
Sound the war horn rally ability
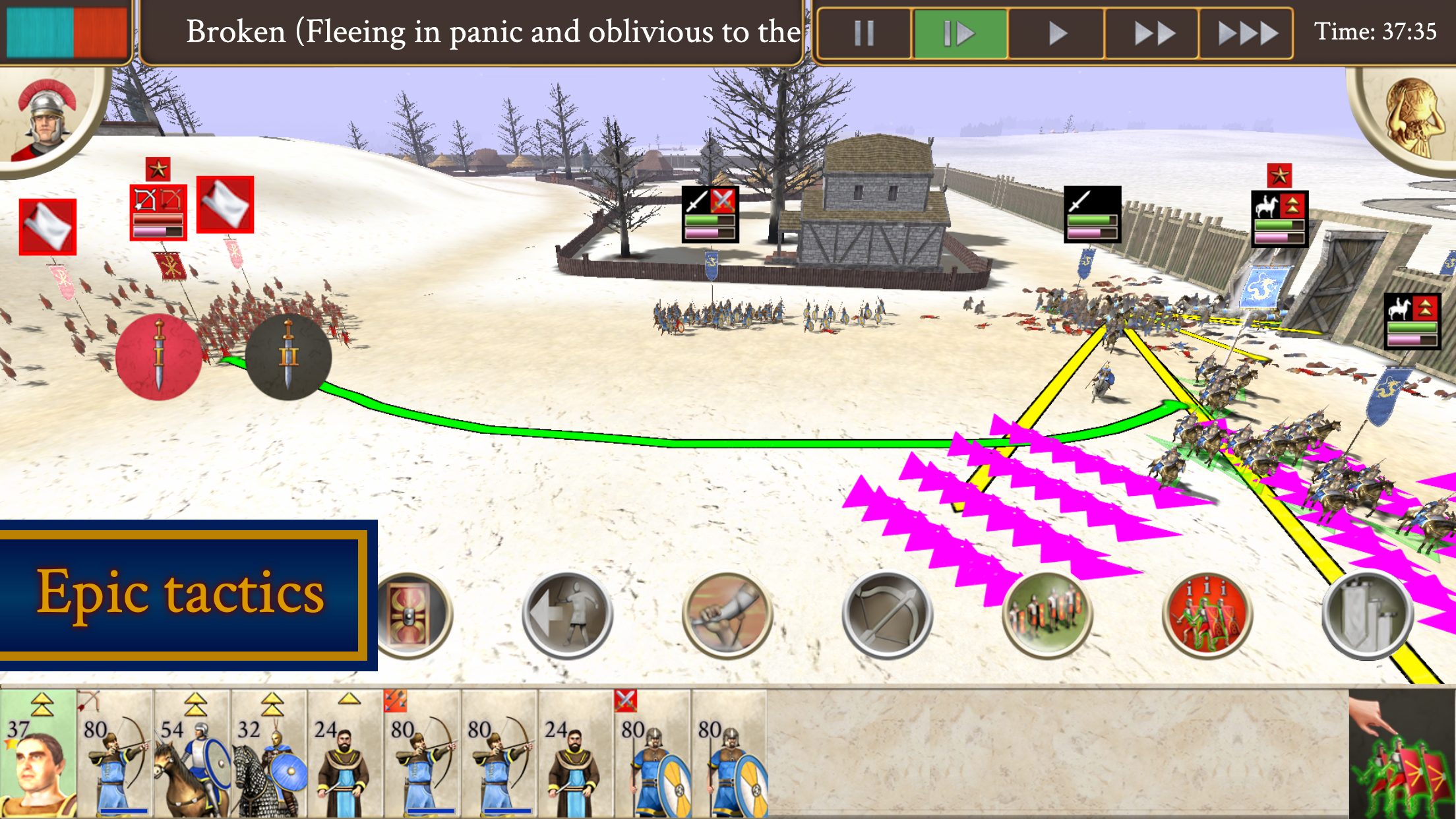[x=727, y=615]
